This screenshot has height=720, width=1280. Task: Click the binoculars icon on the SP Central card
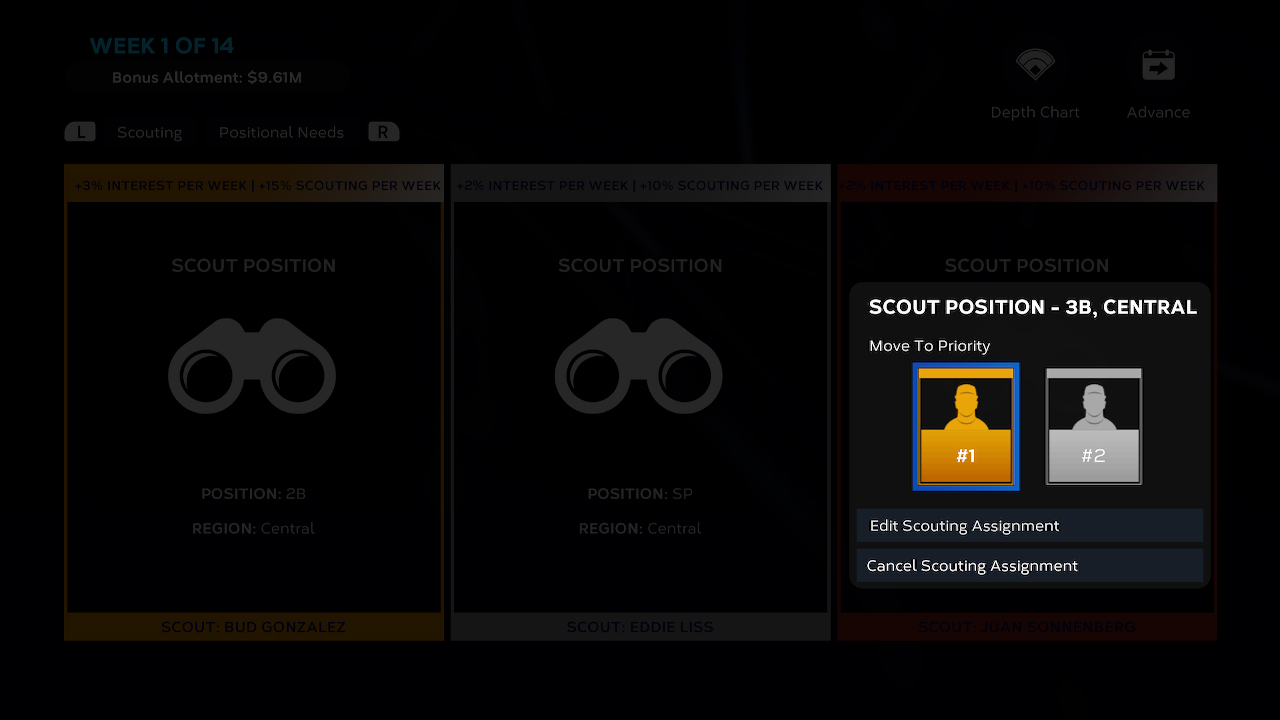pos(639,367)
